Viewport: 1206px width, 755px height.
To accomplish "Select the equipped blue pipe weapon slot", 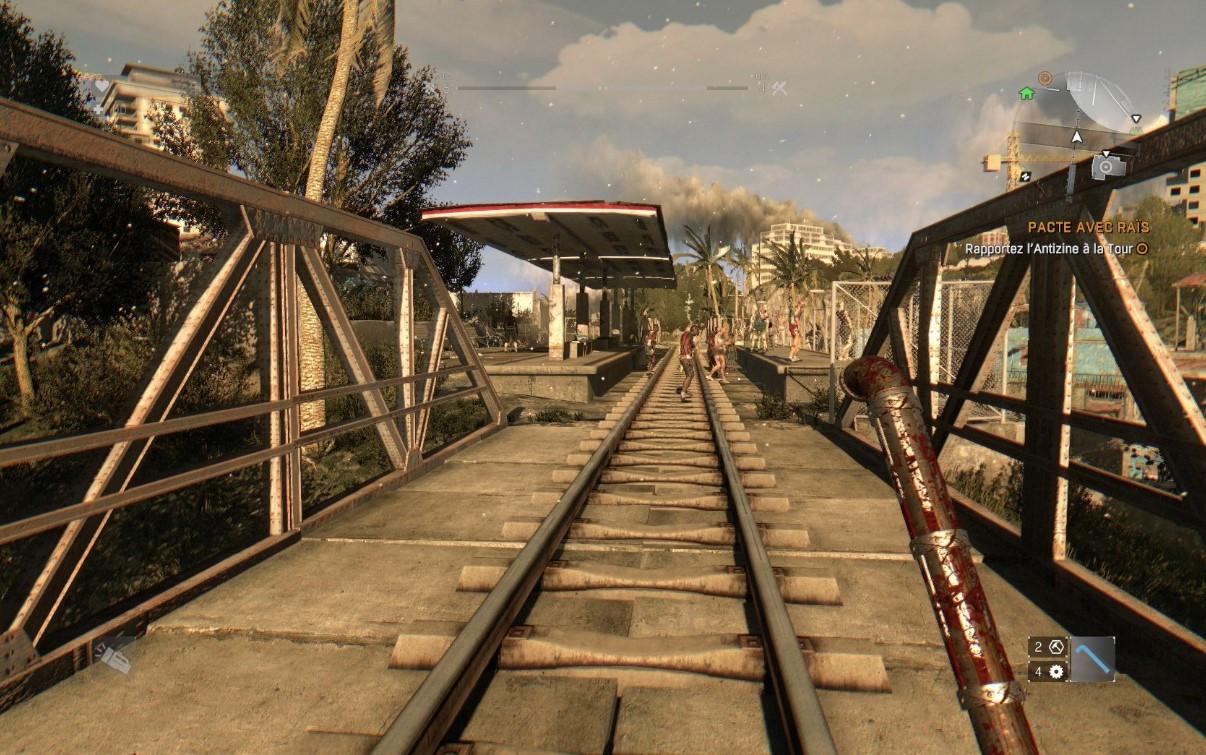I will (1092, 659).
